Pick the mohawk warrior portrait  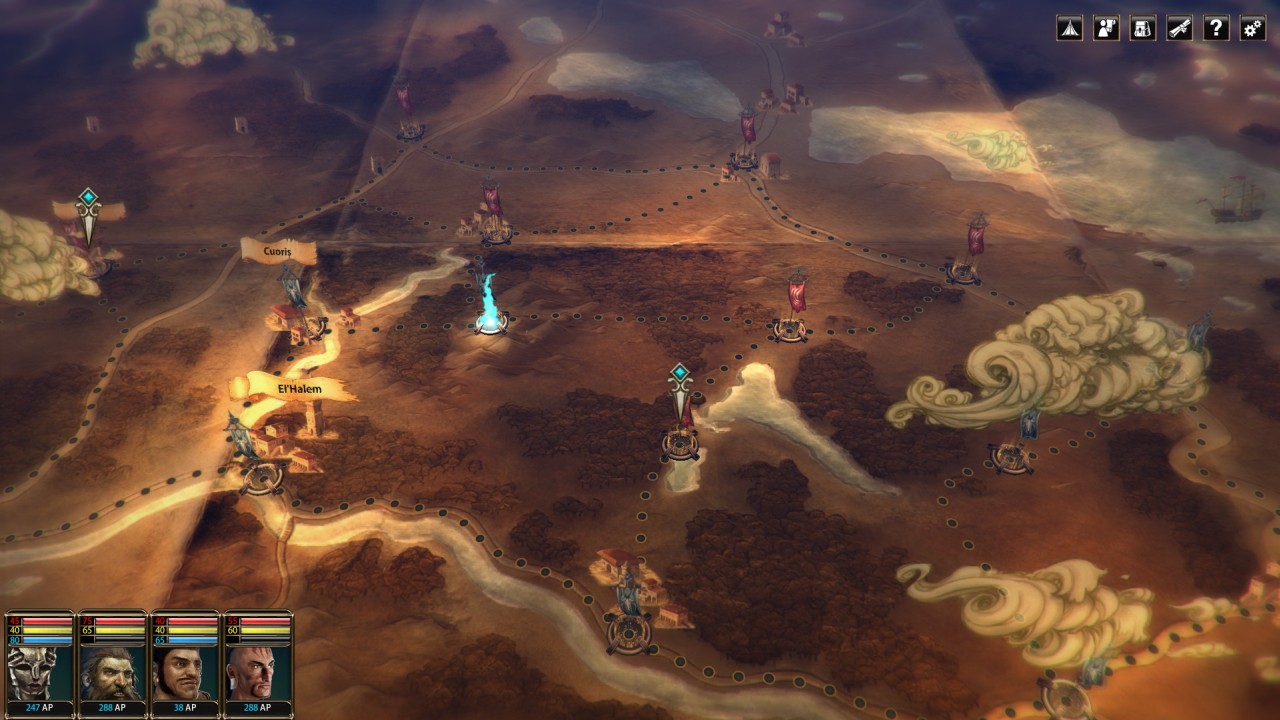(x=258, y=672)
